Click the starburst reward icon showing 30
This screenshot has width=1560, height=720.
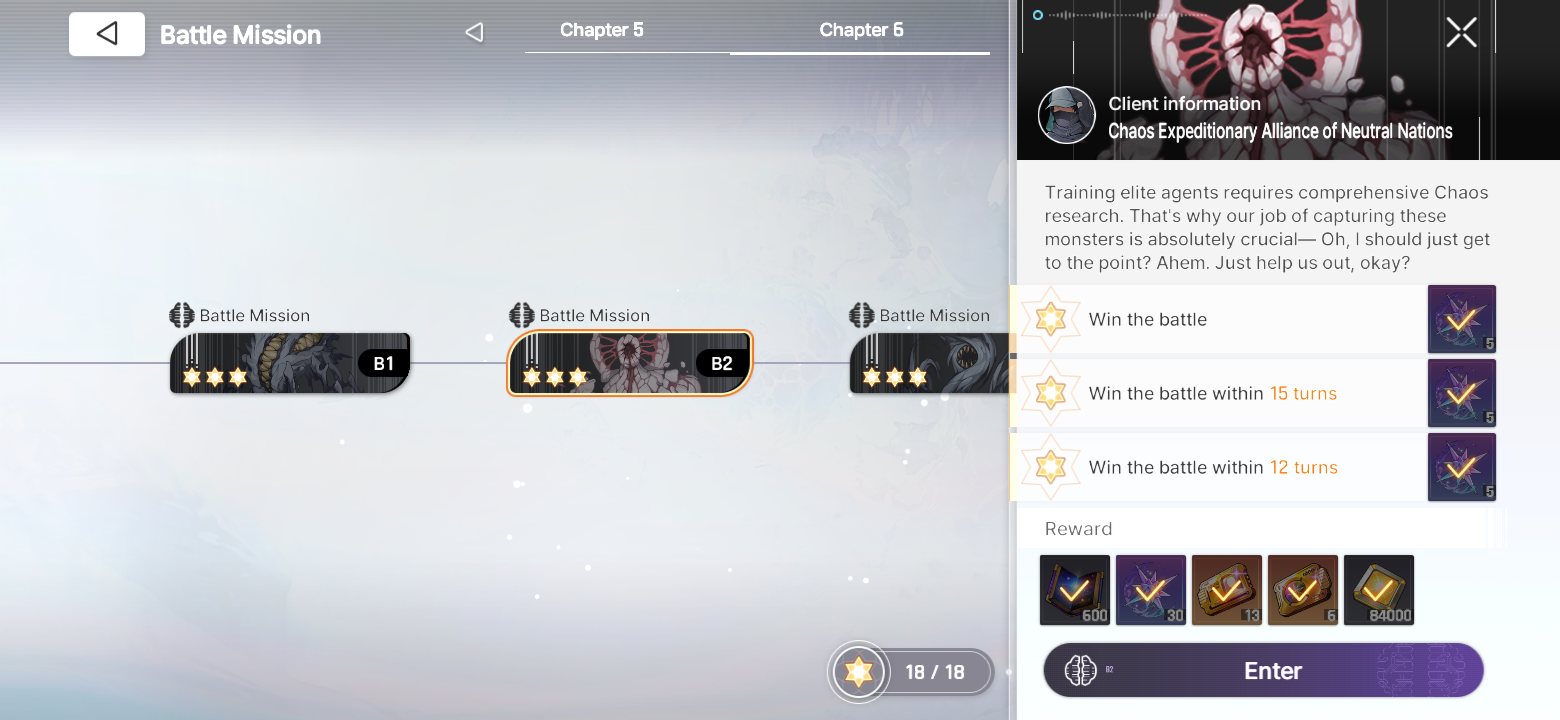point(1150,590)
